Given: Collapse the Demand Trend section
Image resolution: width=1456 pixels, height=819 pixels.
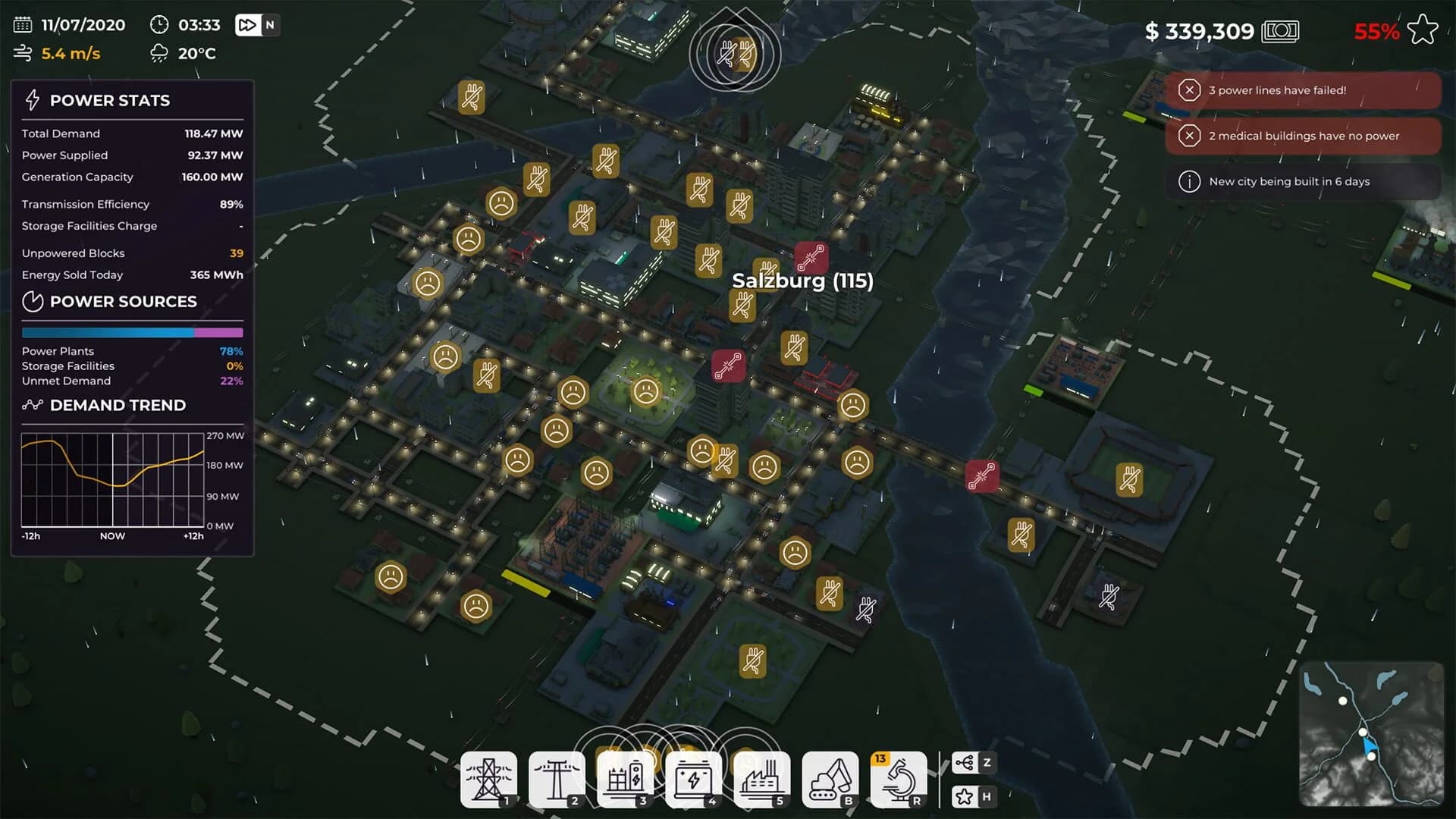Looking at the screenshot, I should click(x=118, y=405).
